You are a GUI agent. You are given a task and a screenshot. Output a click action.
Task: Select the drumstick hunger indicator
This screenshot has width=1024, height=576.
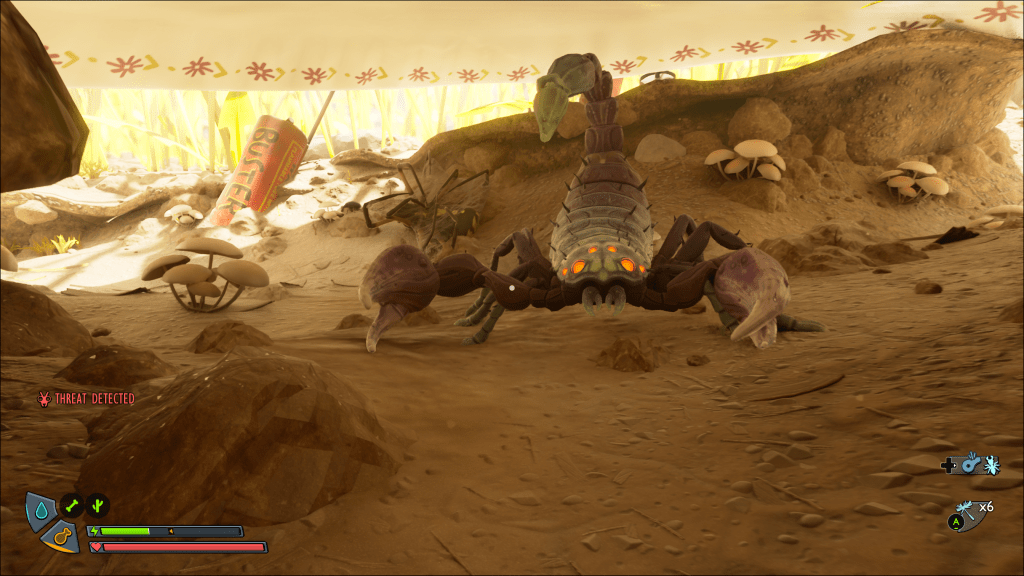(60, 537)
